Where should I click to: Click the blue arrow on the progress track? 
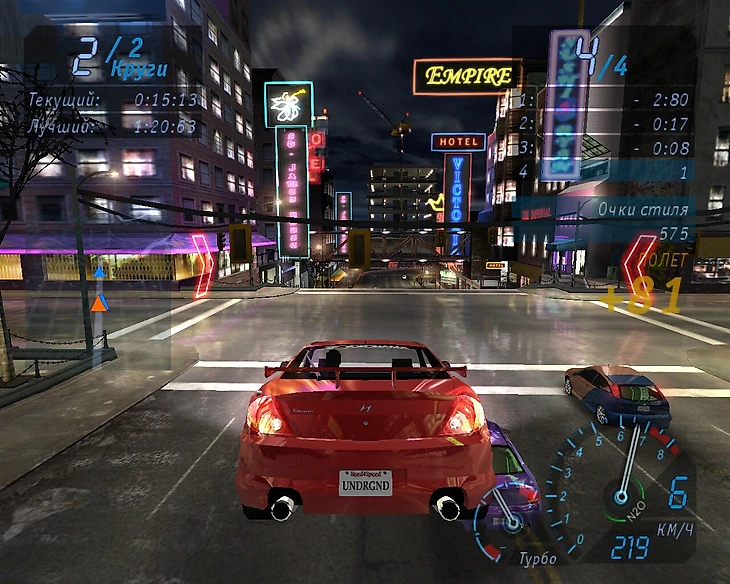point(99,271)
